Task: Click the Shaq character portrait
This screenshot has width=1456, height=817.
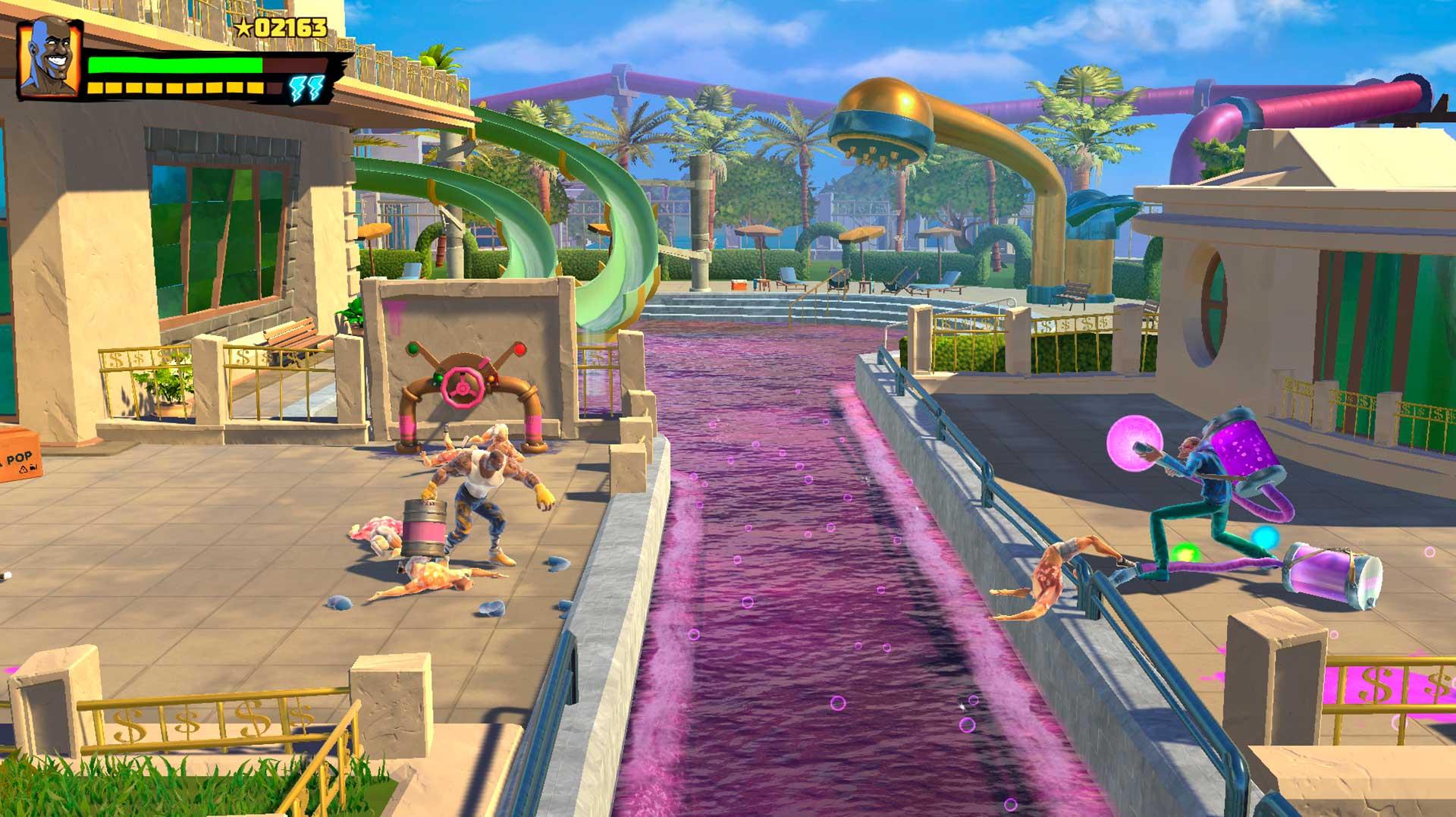Action: tap(50, 59)
